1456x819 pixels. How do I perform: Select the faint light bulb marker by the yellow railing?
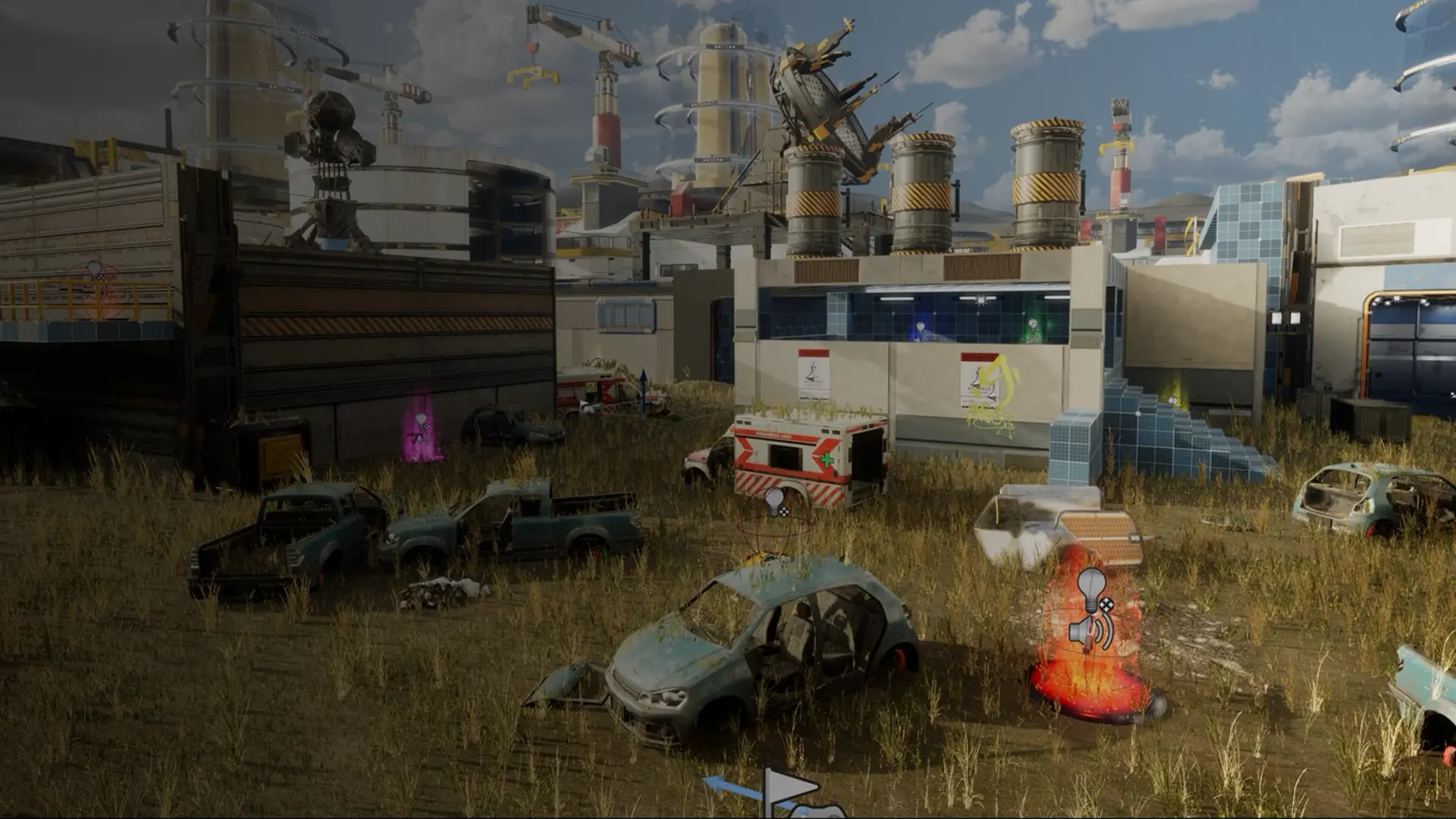click(94, 271)
